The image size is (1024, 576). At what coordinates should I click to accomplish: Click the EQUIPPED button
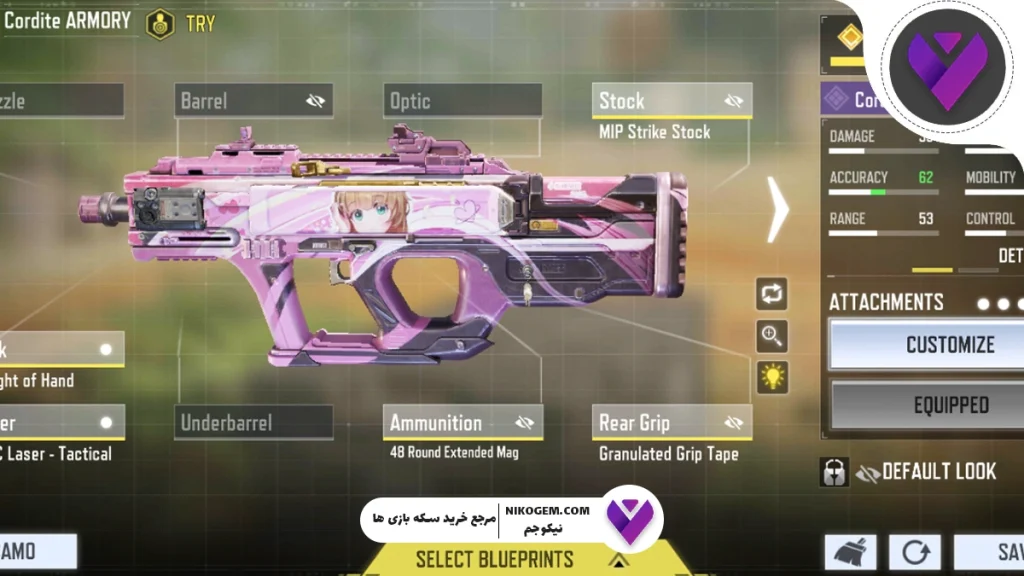tap(949, 405)
